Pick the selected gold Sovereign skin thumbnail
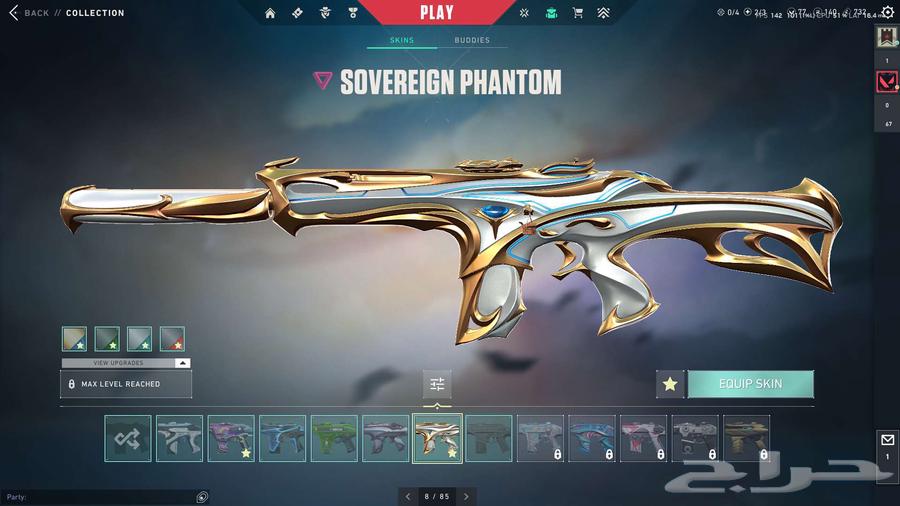The width and height of the screenshot is (900, 506). coord(437,438)
